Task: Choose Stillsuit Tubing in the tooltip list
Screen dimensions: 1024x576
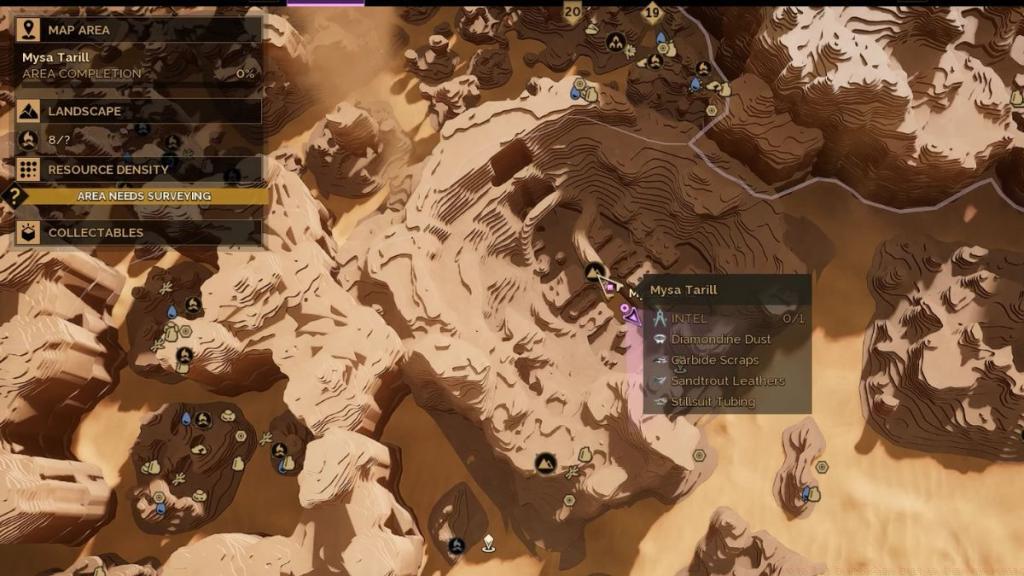Action: tap(712, 402)
